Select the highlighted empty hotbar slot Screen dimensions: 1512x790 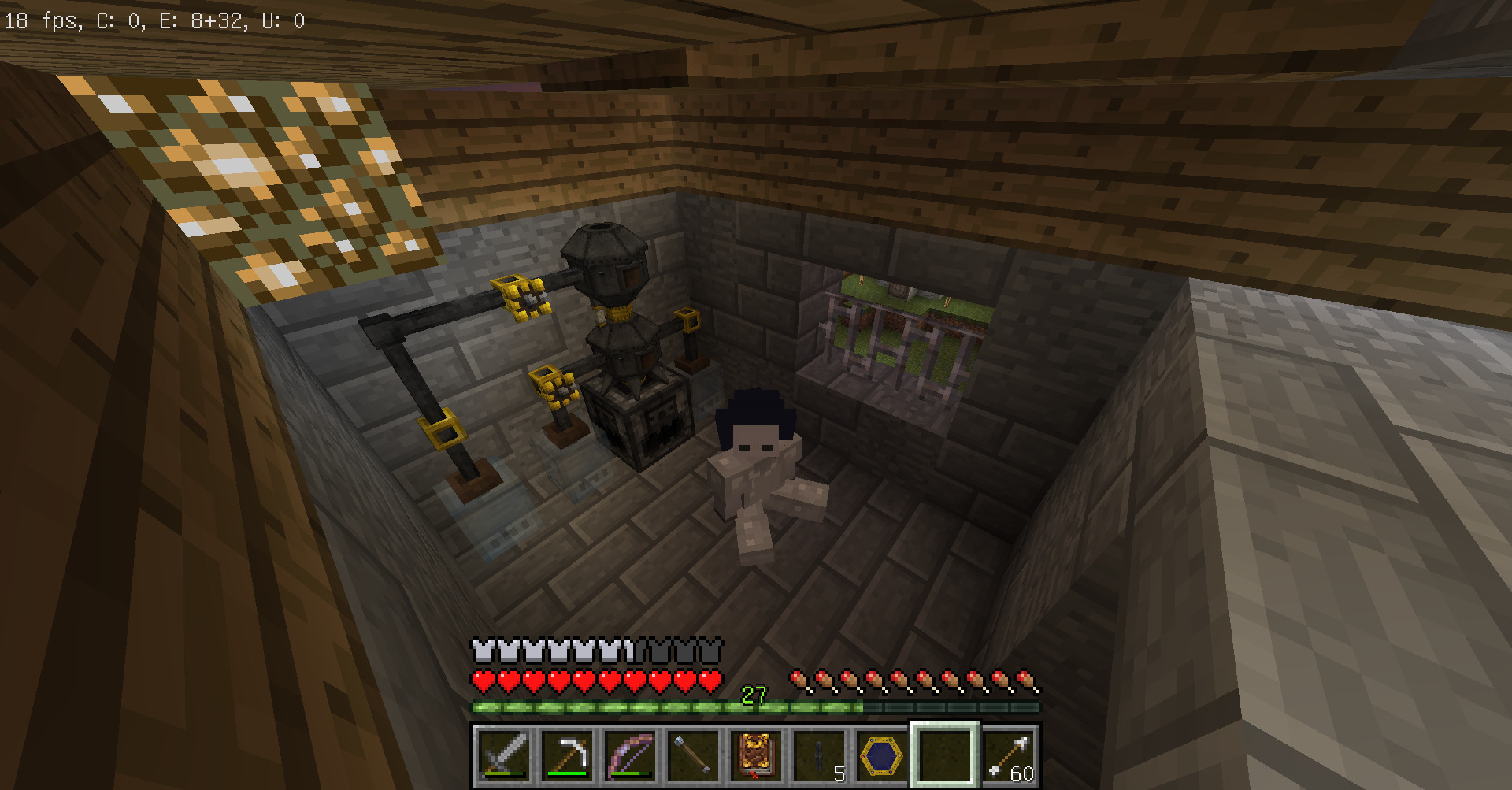(945, 755)
